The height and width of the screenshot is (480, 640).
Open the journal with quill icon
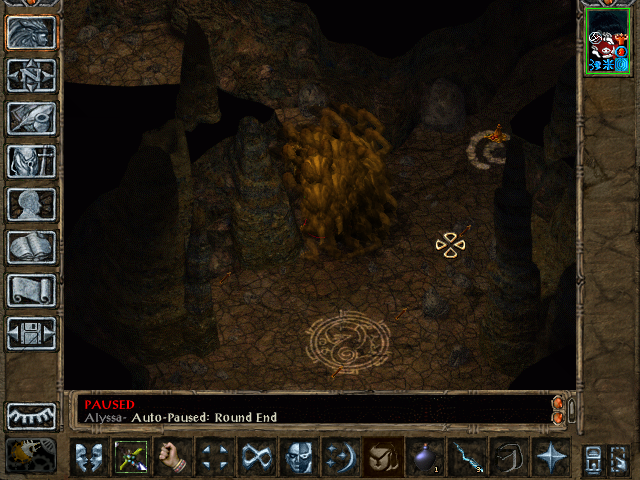32,118
